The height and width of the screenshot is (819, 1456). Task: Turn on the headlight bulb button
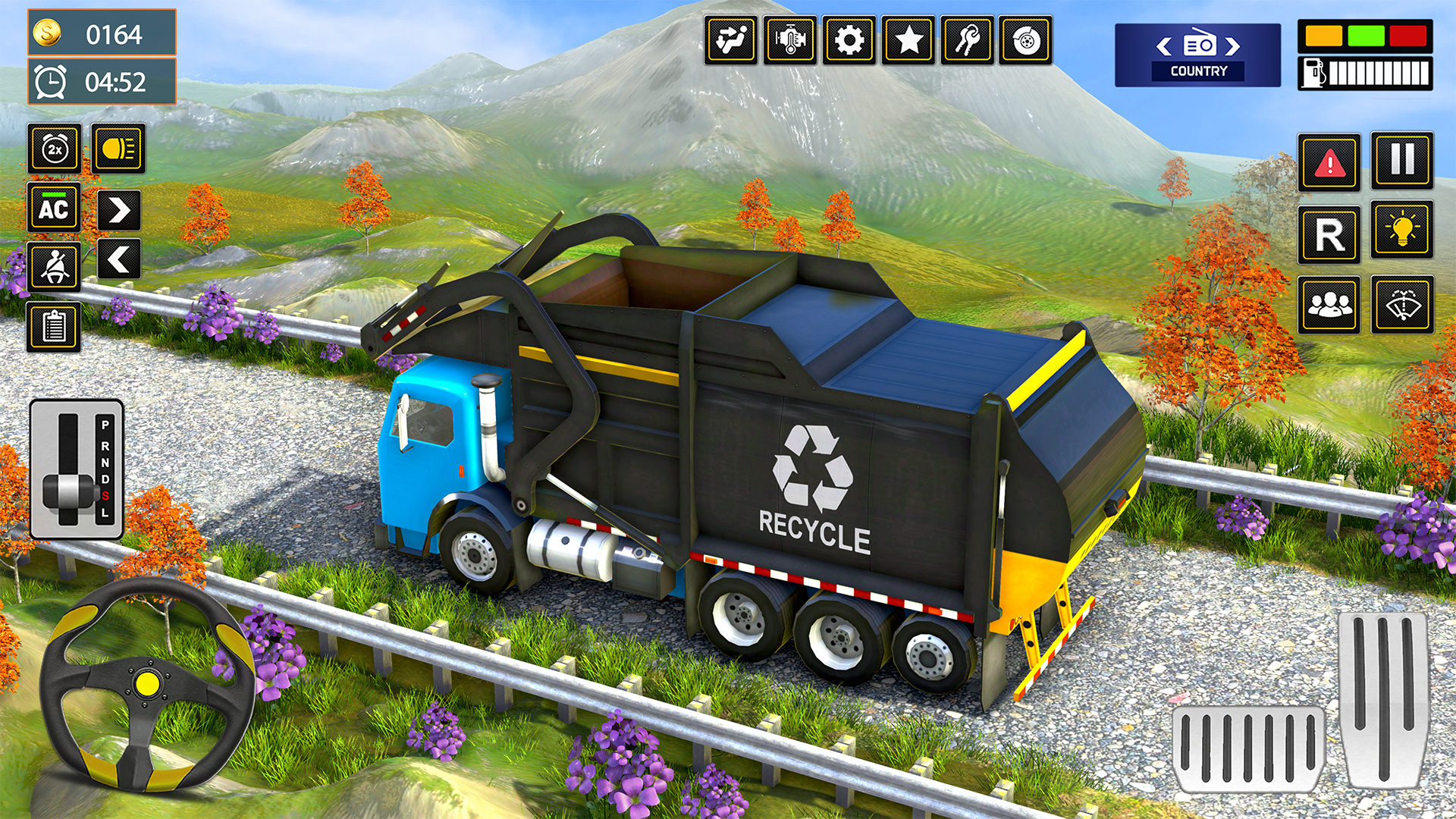[1404, 233]
